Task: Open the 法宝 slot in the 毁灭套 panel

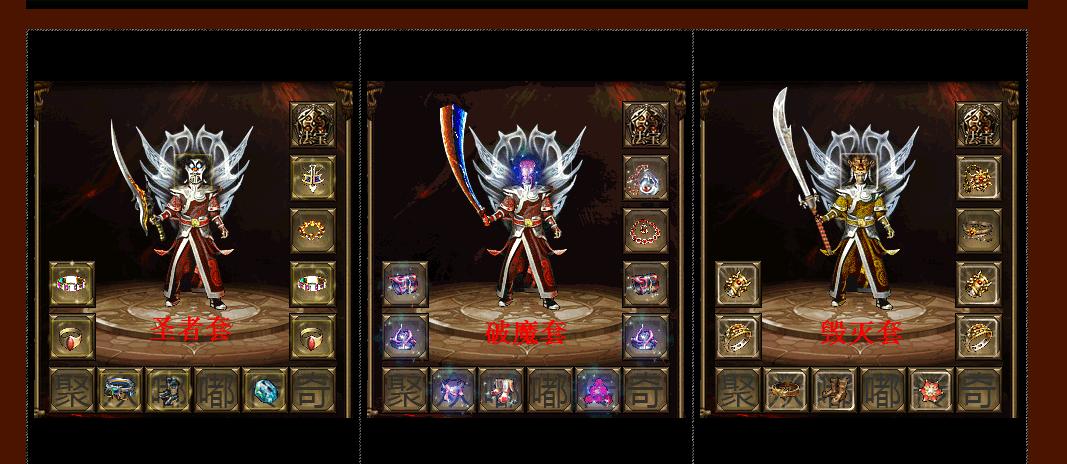Action: 978,124
